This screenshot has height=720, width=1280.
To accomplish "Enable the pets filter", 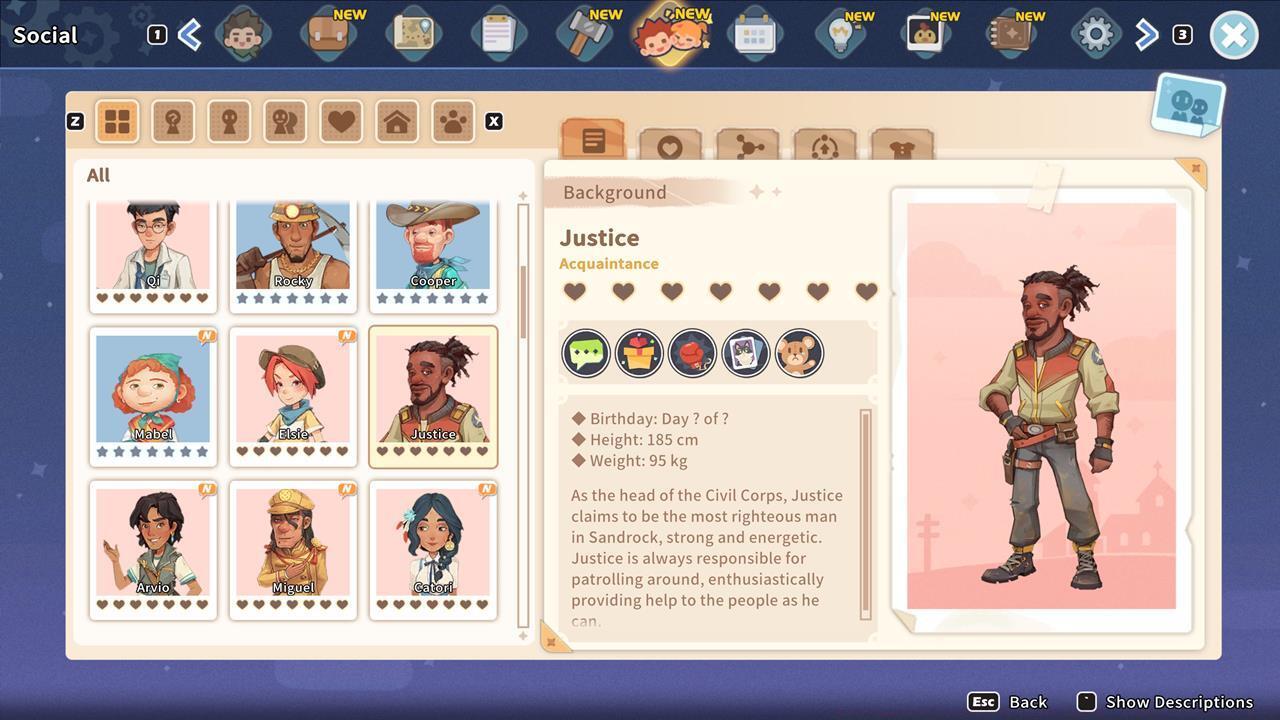I will pos(452,121).
